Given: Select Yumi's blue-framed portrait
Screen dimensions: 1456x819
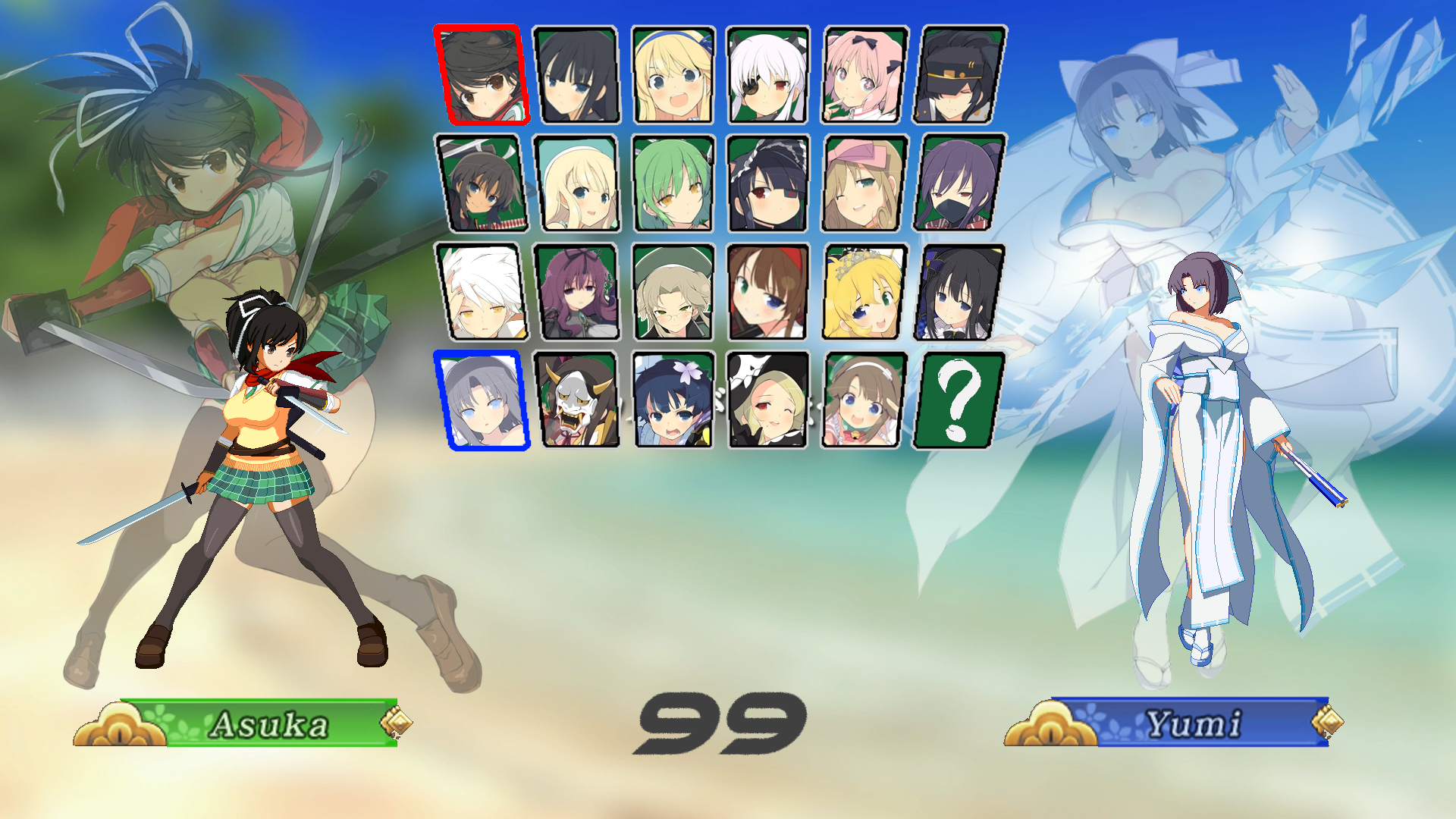Looking at the screenshot, I should click(x=481, y=400).
